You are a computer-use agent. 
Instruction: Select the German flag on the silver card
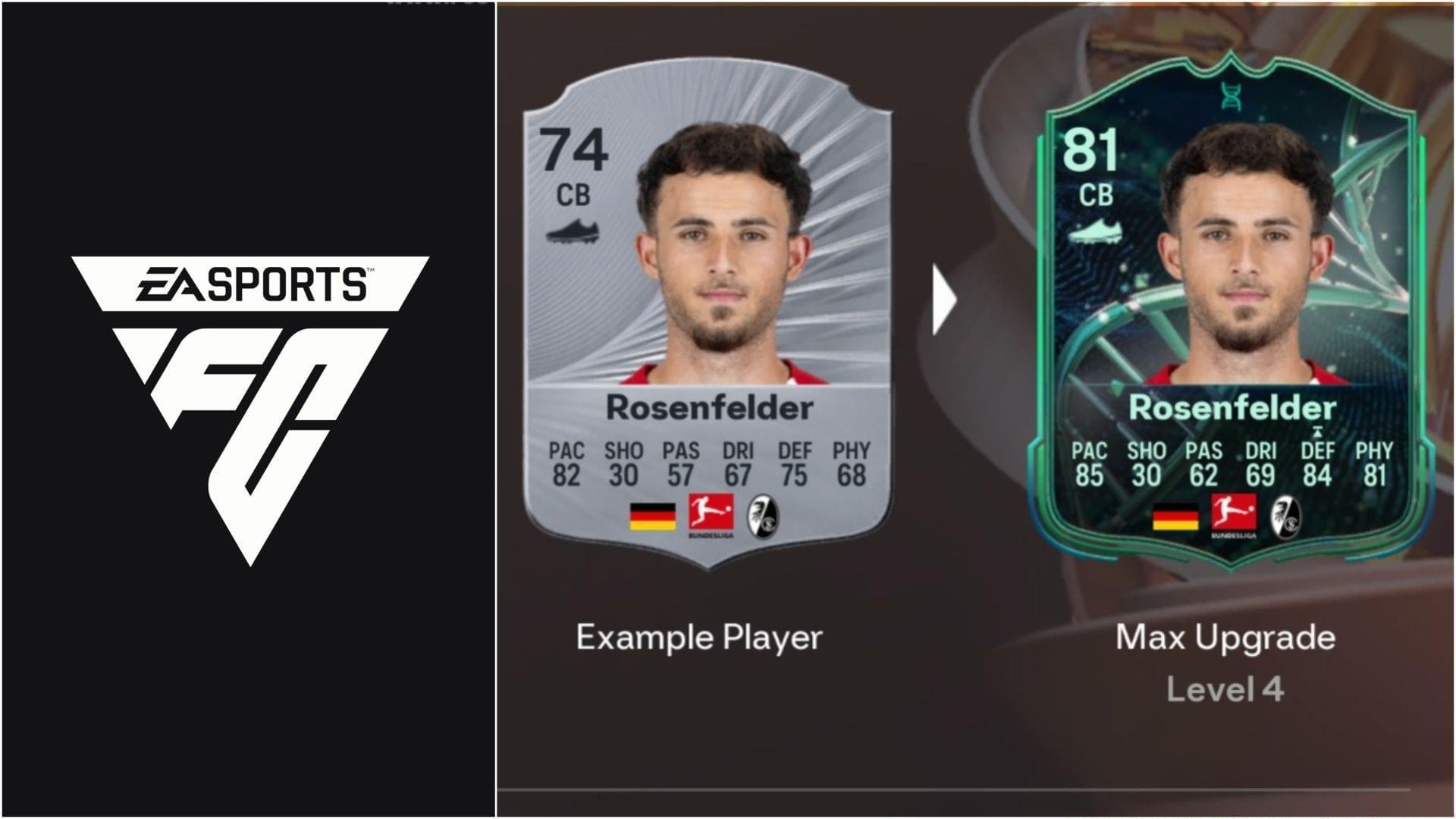(x=654, y=517)
